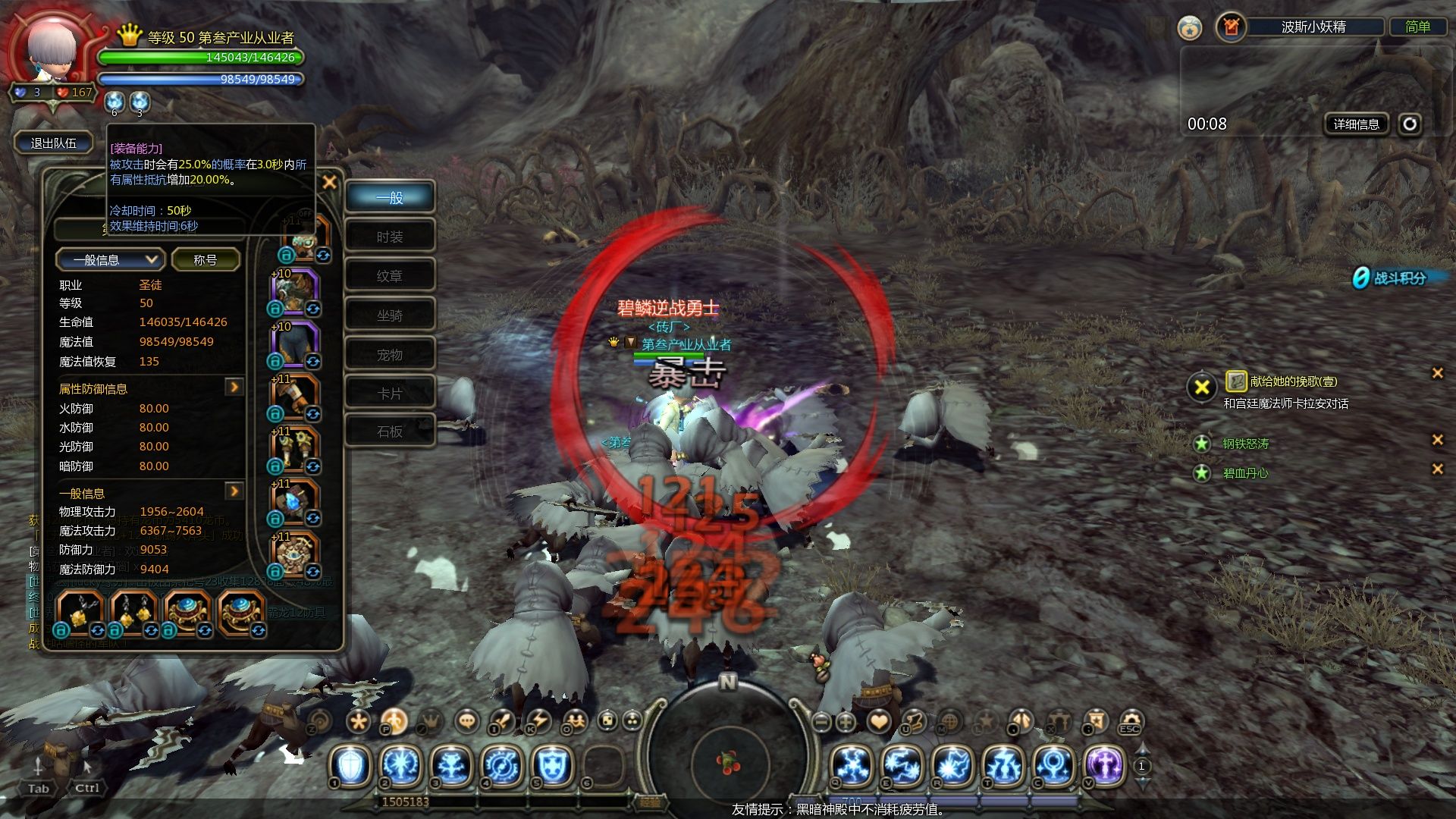Image resolution: width=1456 pixels, height=819 pixels.
Task: Show the 宠物 pet tab
Action: pos(390,355)
